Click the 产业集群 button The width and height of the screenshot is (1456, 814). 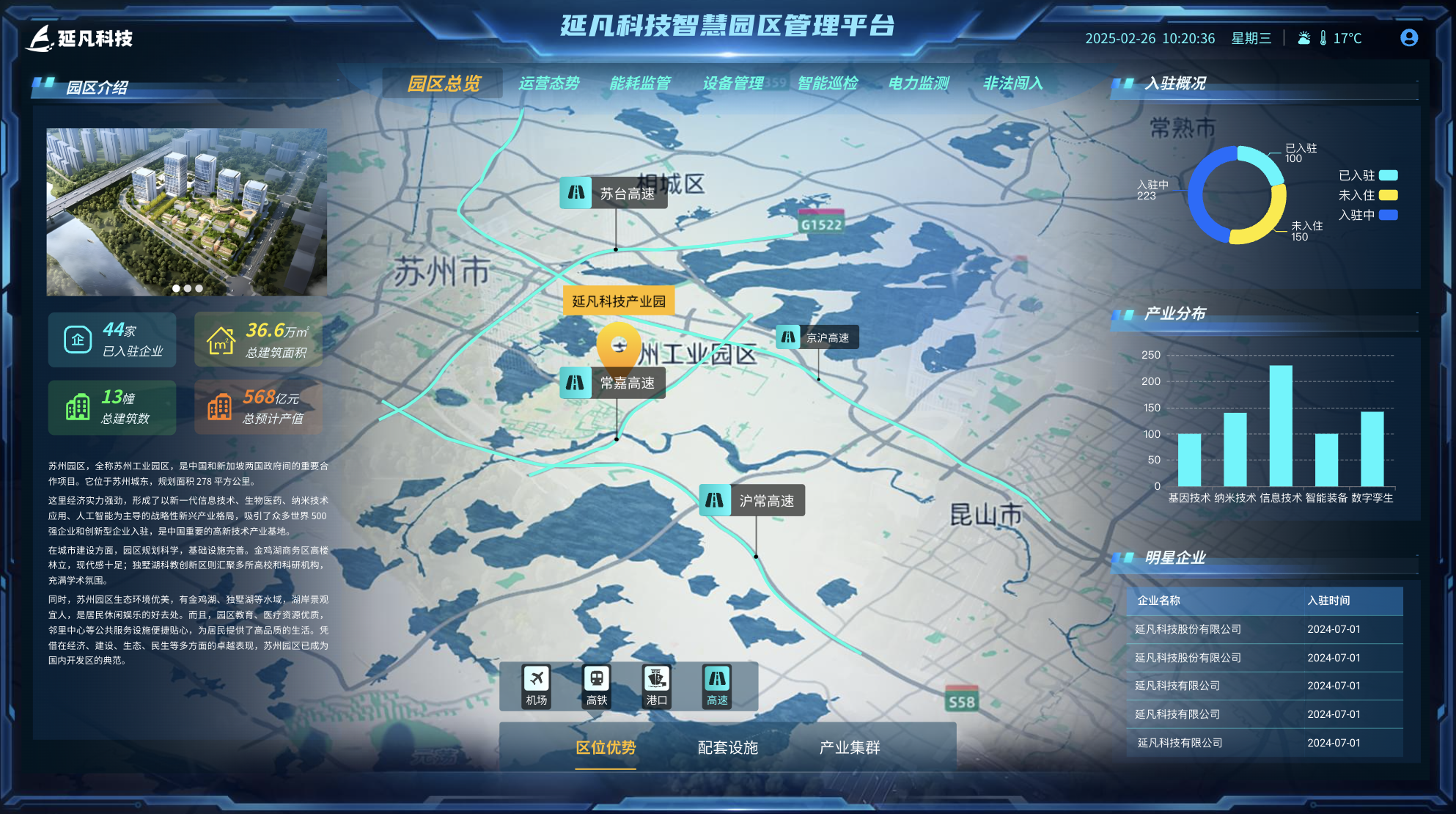pyautogui.click(x=850, y=747)
